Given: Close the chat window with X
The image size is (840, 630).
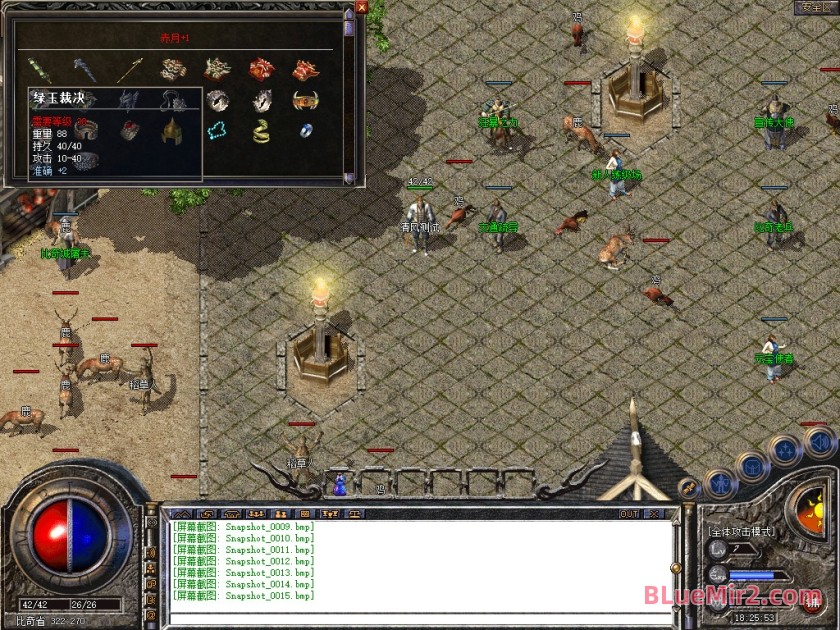Looking at the screenshot, I should [x=653, y=513].
